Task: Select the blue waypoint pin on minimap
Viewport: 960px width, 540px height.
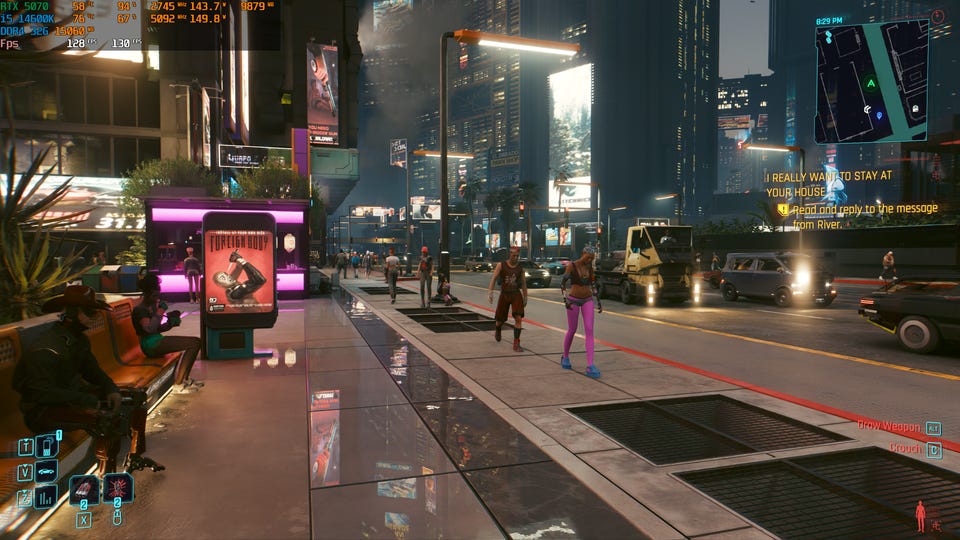Action: (x=880, y=115)
